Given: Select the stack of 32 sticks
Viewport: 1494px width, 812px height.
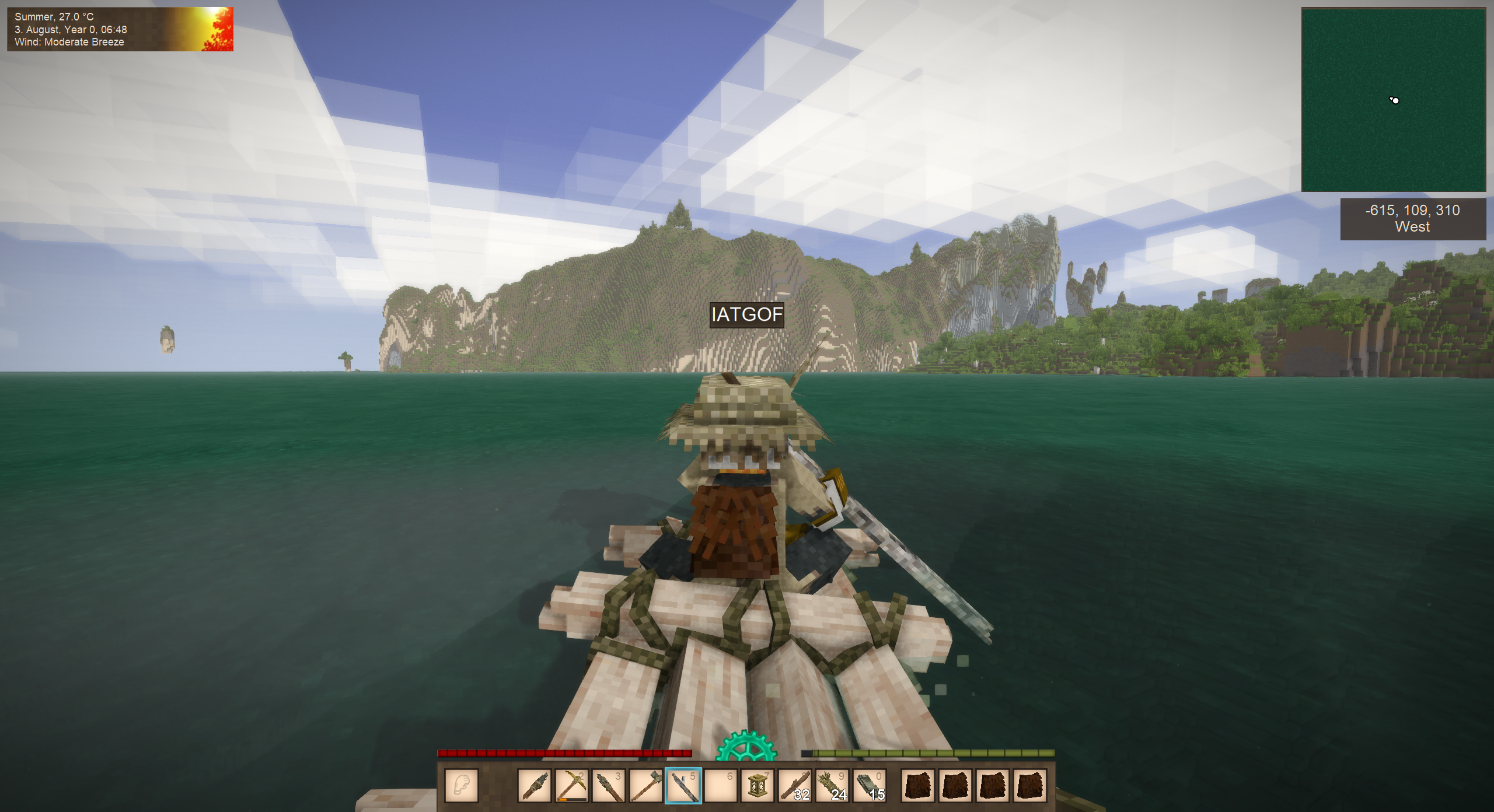Looking at the screenshot, I should point(795,786).
